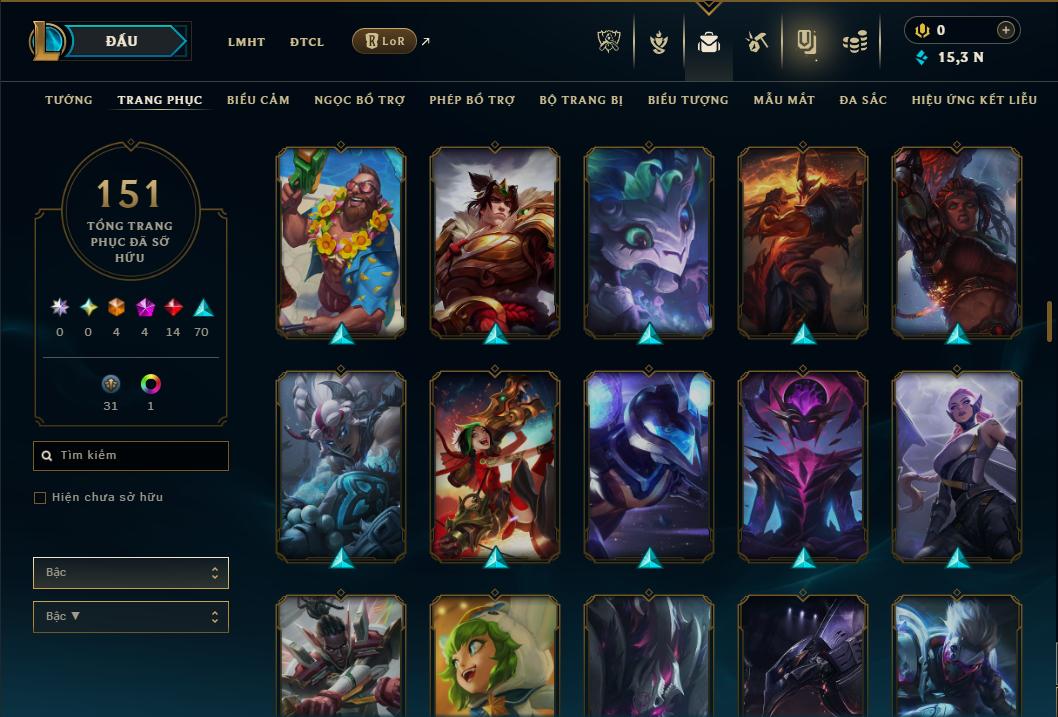This screenshot has width=1058, height=717.
Task: Open the LMHT home link
Action: pos(246,42)
